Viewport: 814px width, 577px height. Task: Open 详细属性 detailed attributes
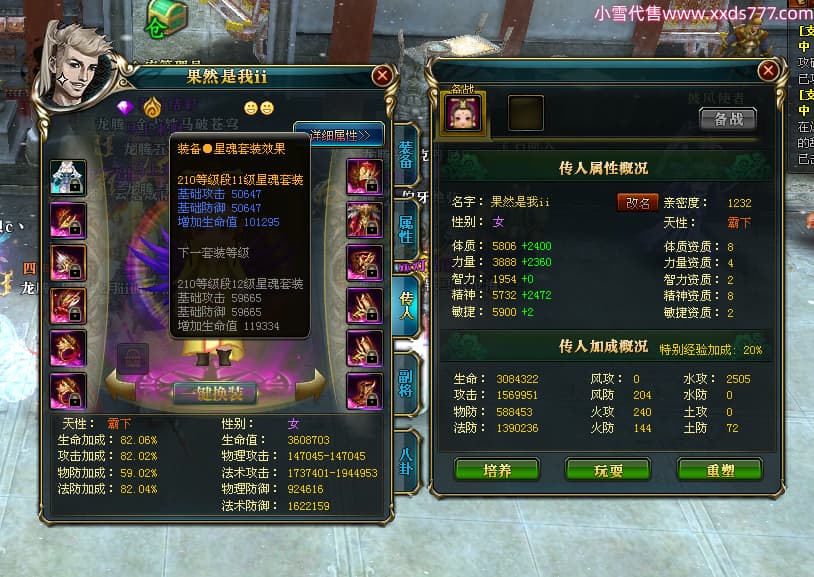click(x=339, y=134)
